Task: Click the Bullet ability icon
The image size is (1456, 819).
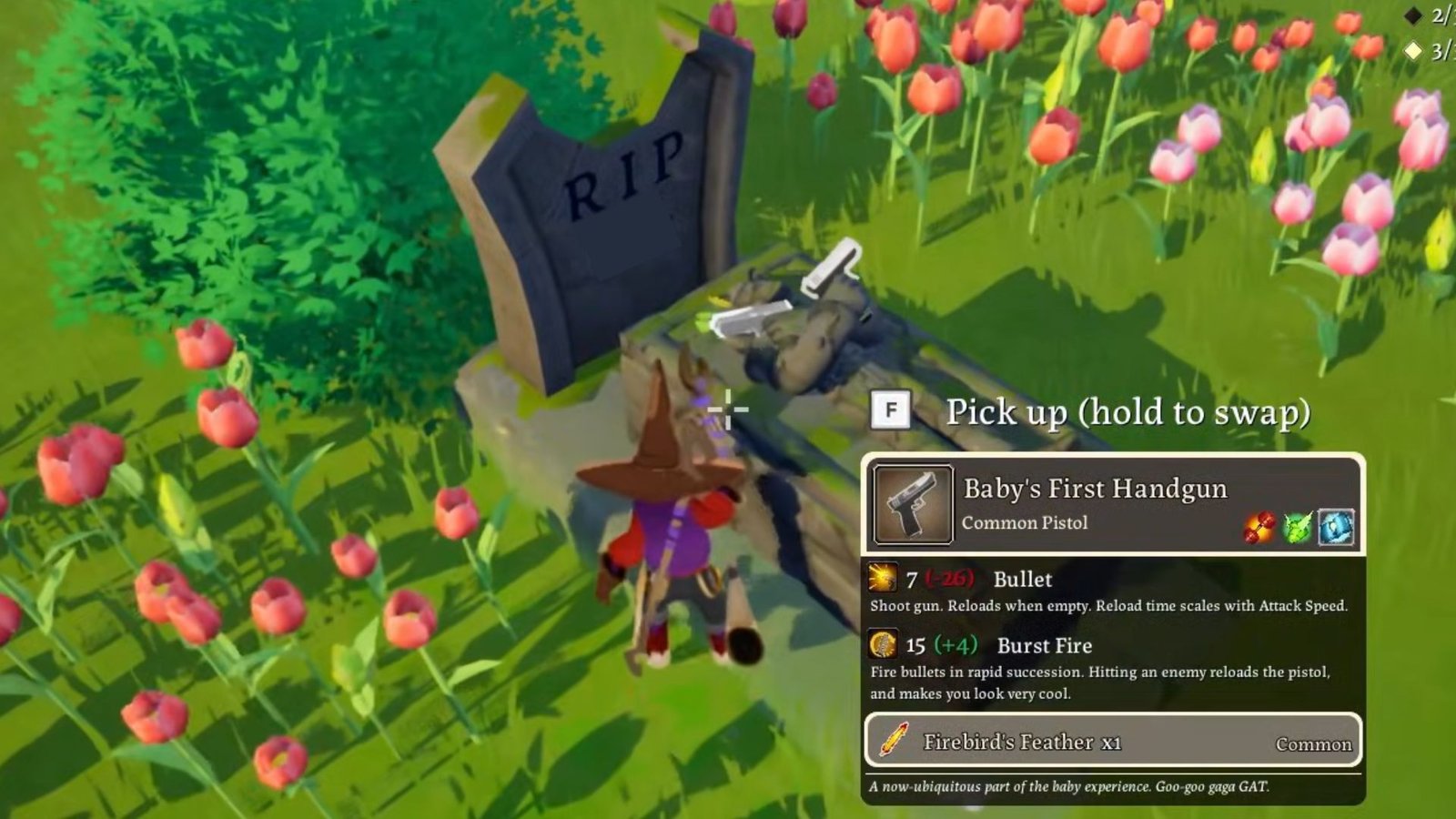Action: click(x=882, y=578)
